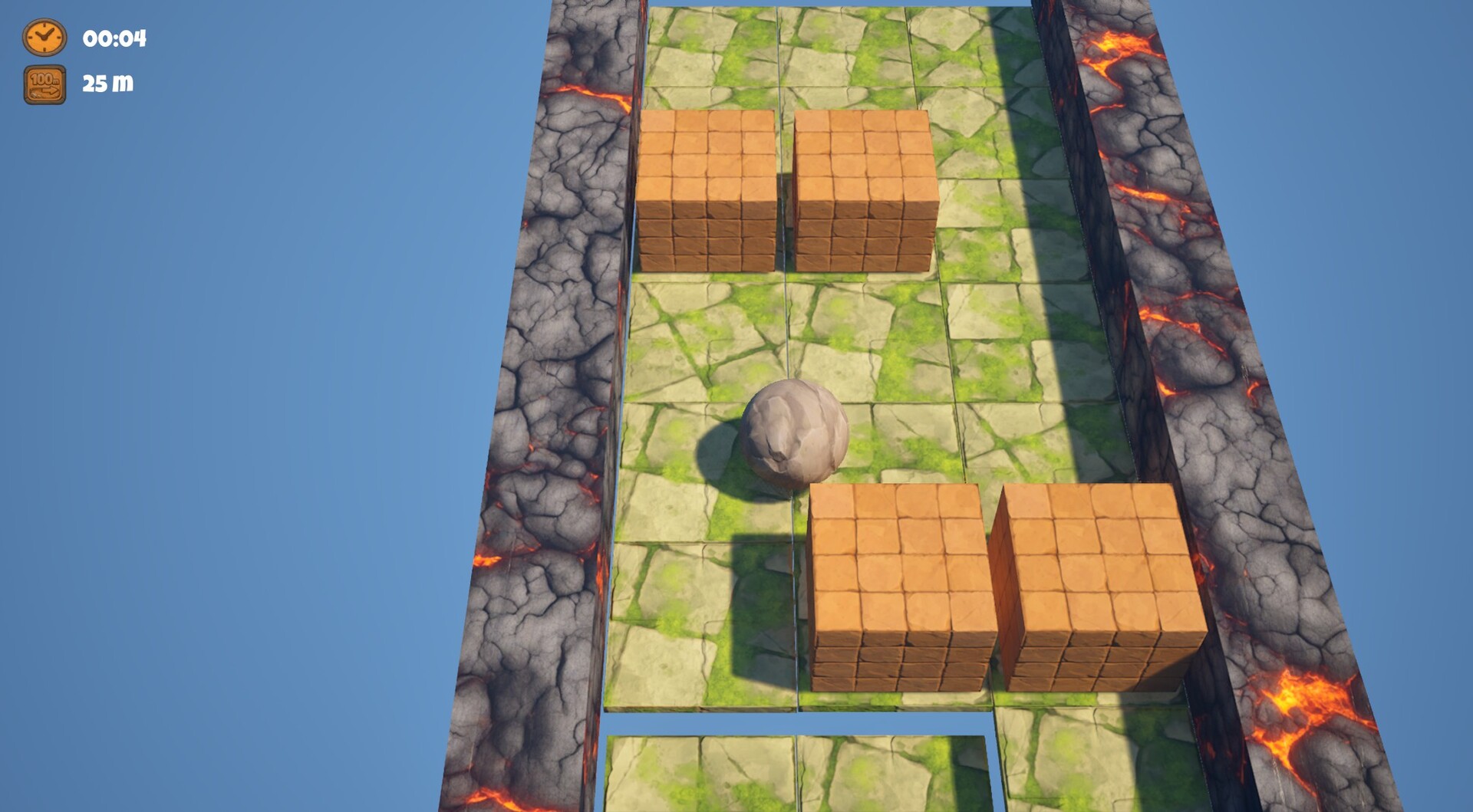Select the stone boulder on the path

pyautogui.click(x=798, y=433)
